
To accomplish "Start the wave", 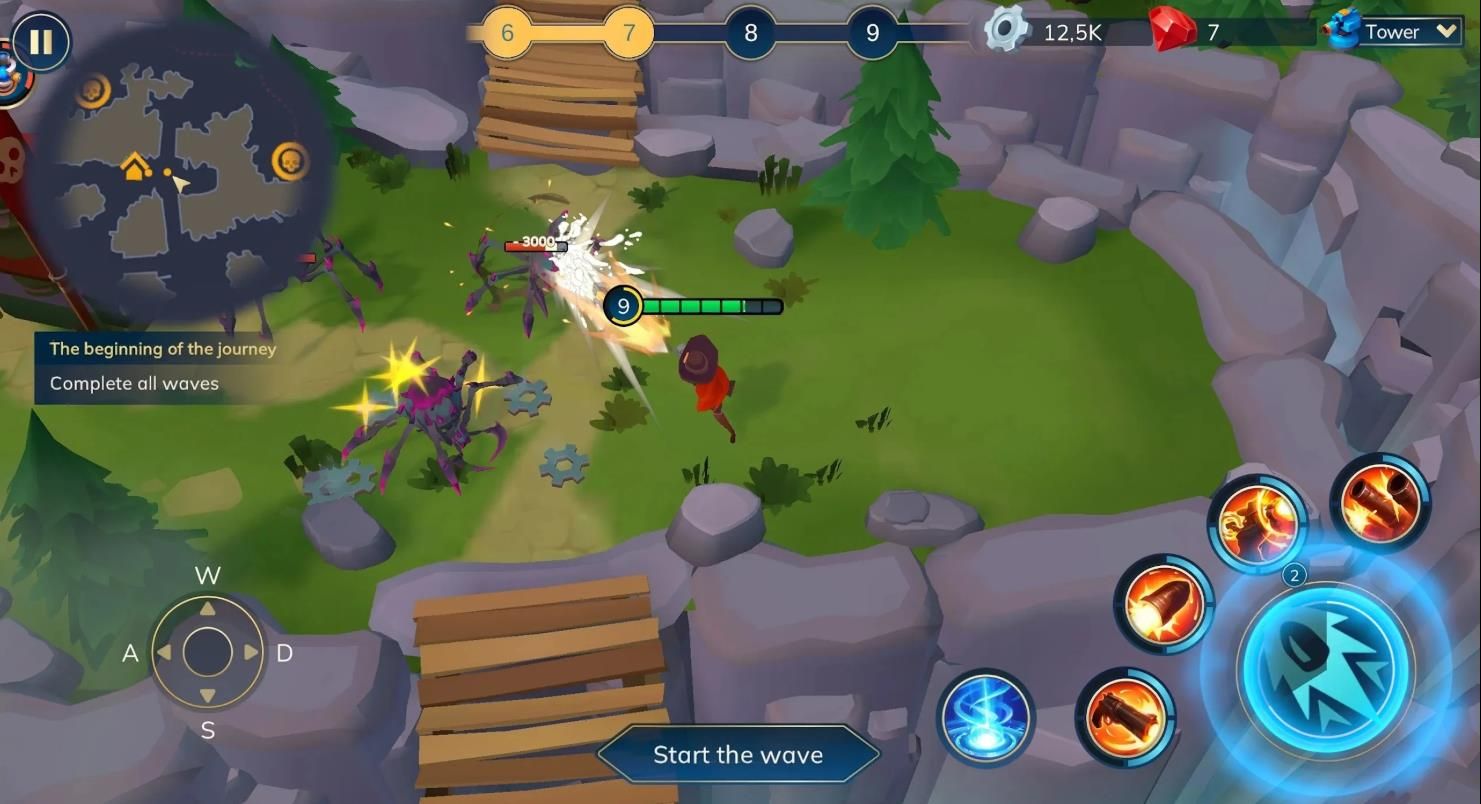I will [738, 755].
